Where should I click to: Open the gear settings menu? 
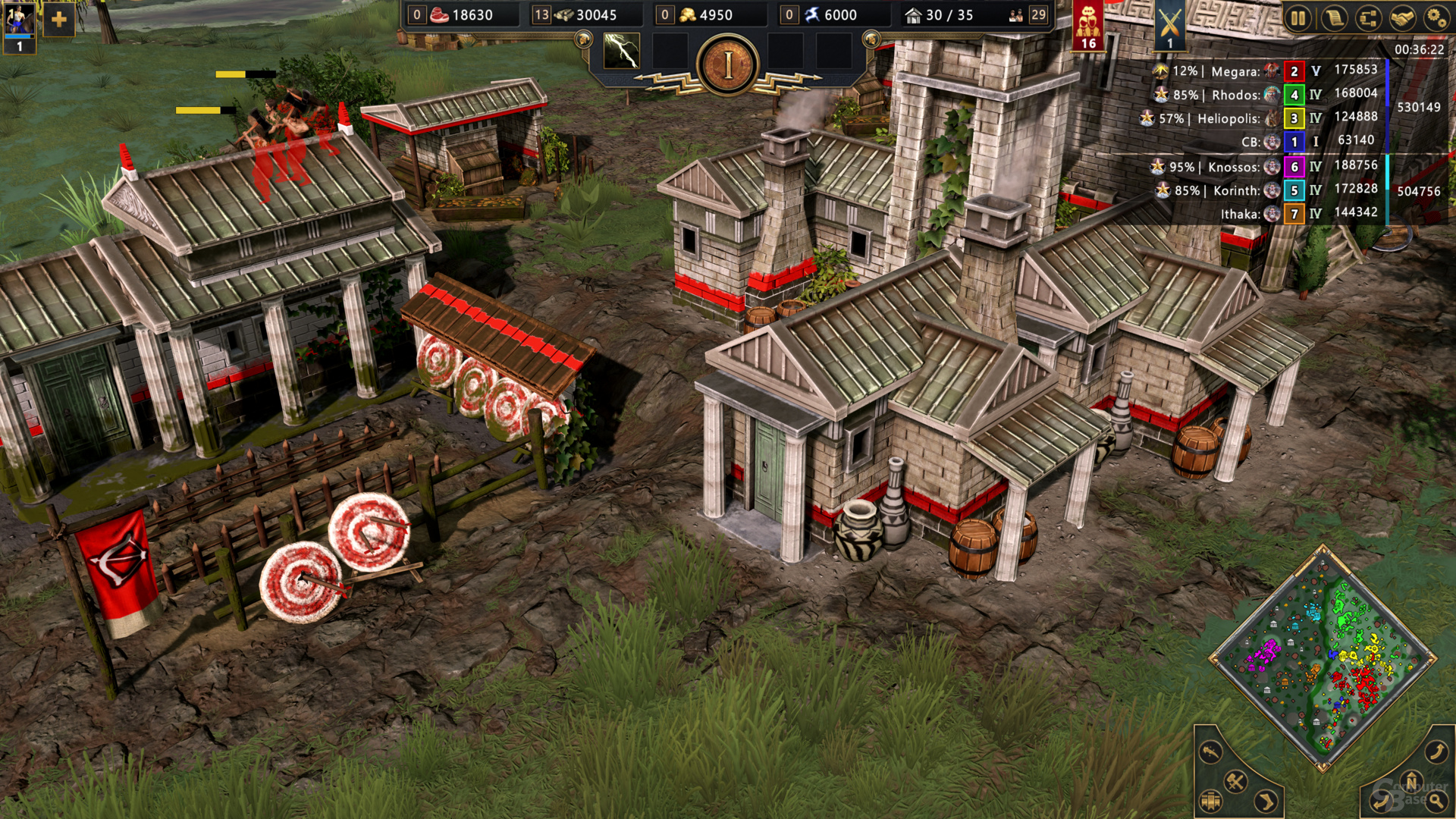click(x=1436, y=17)
